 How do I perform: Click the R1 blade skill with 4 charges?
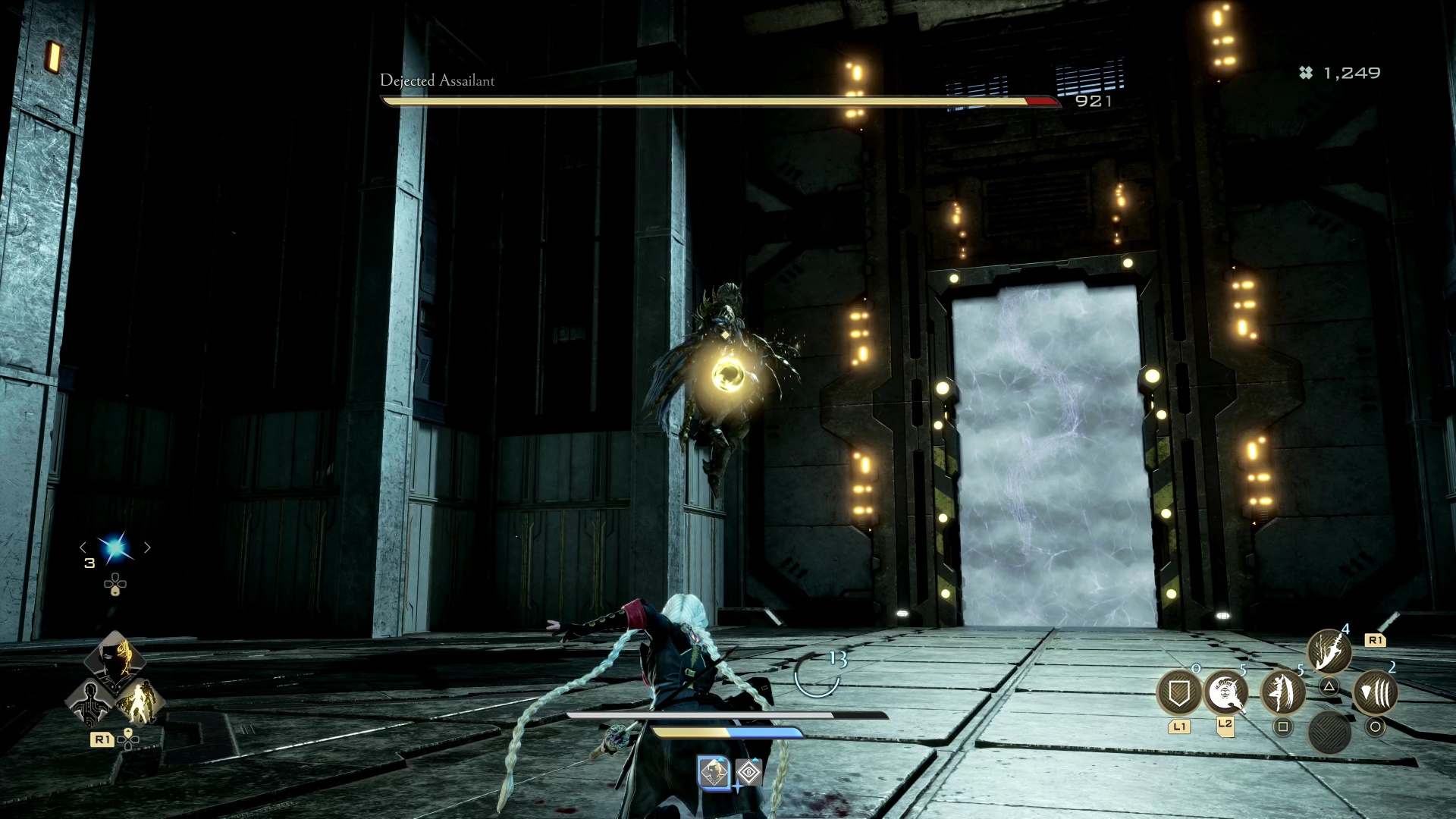1329,651
